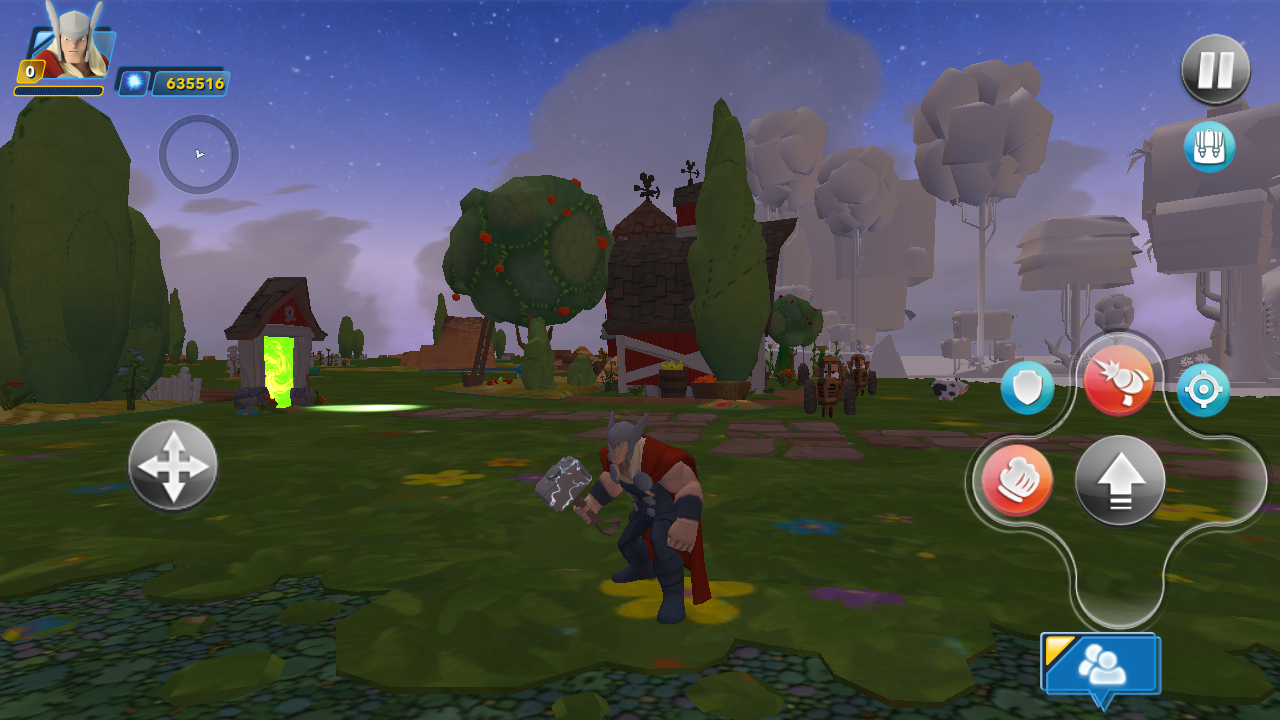Use the melee punch attack icon
Viewport: 1280px width, 720px height.
[1017, 481]
